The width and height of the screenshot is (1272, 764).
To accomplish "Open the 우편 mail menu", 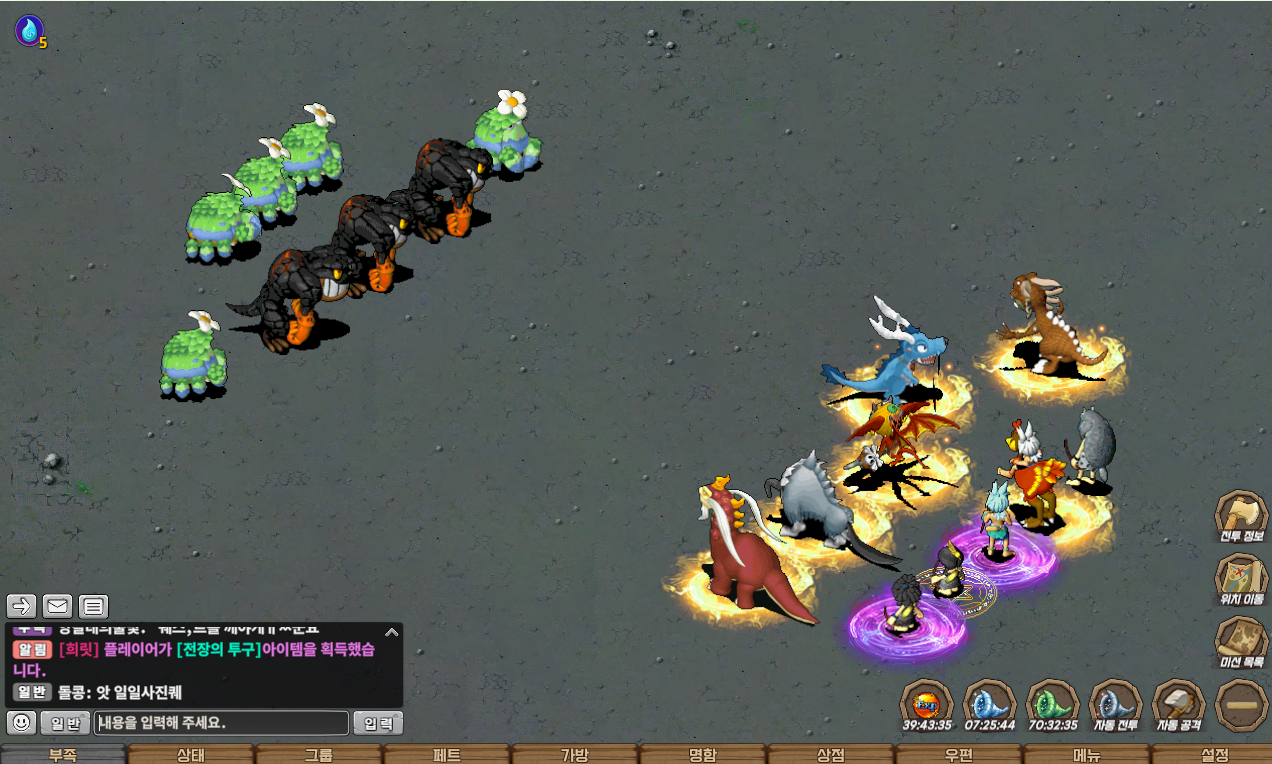I will point(958,755).
